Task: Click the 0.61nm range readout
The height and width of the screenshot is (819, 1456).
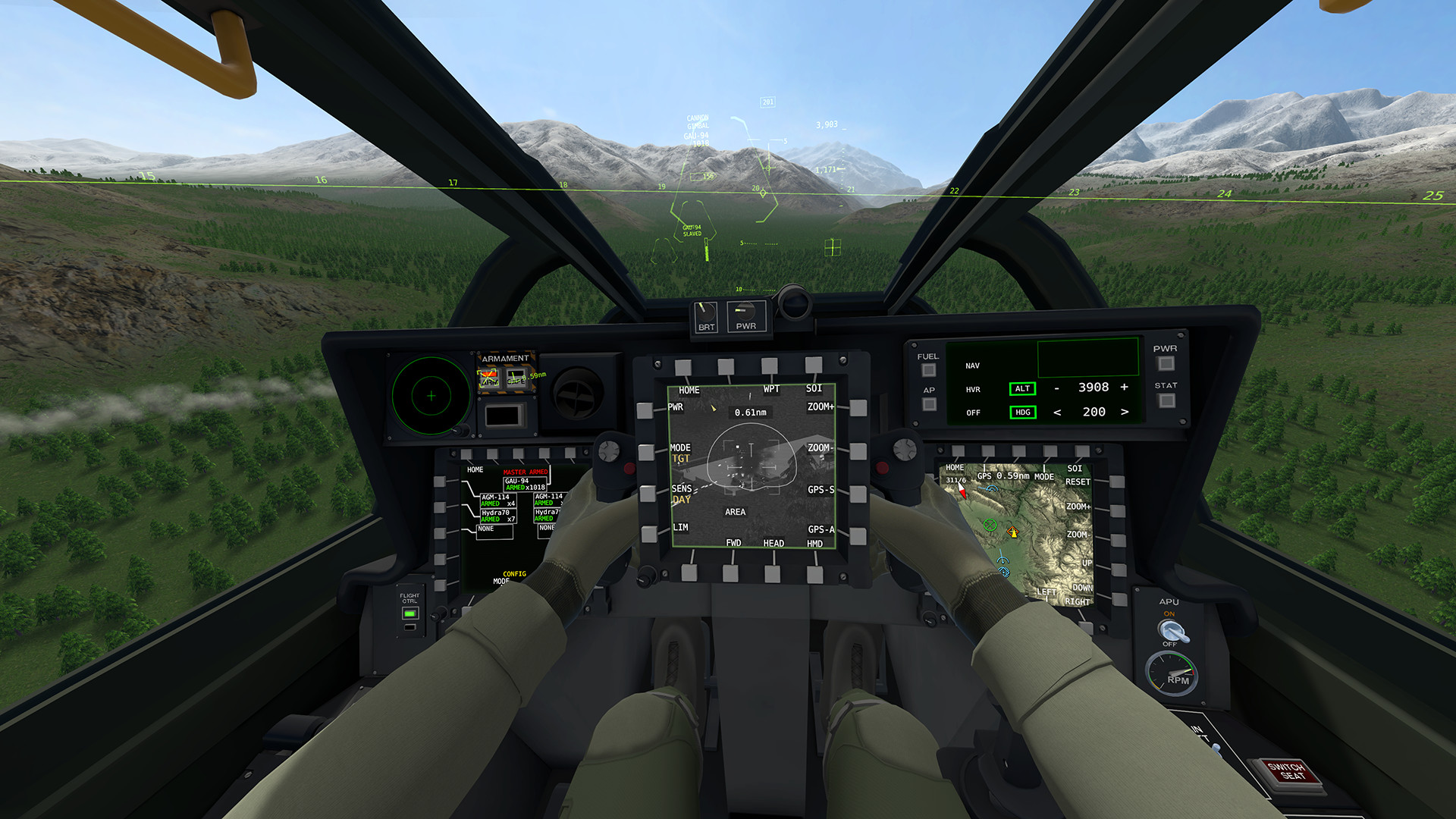Action: coord(749,413)
